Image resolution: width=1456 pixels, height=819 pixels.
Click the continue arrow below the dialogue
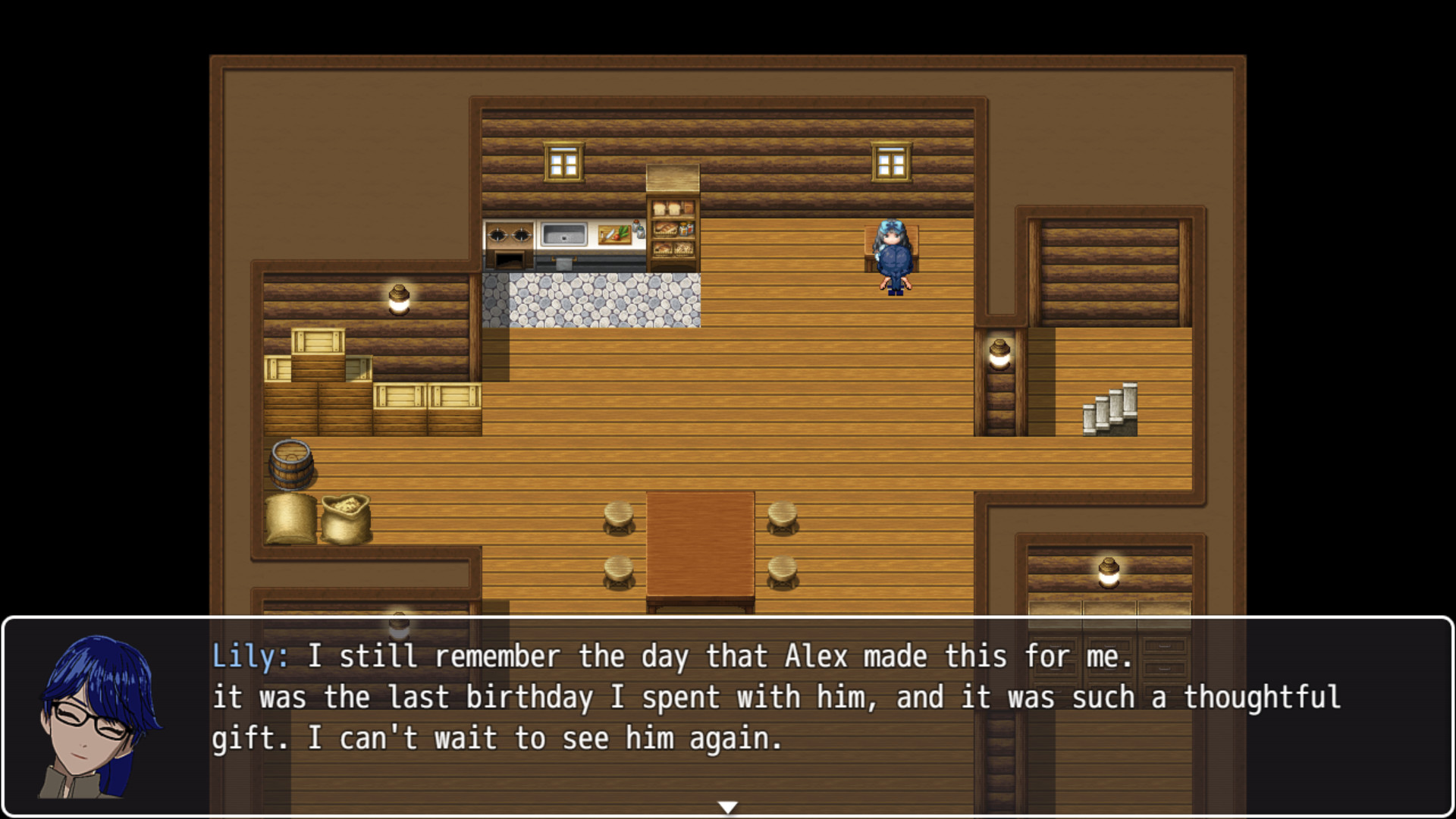point(728,807)
